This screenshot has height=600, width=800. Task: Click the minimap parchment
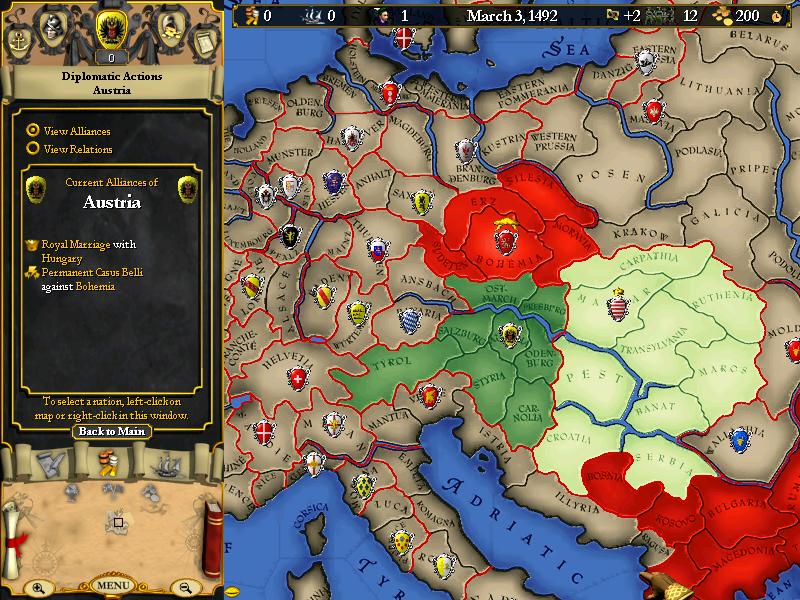(118, 522)
